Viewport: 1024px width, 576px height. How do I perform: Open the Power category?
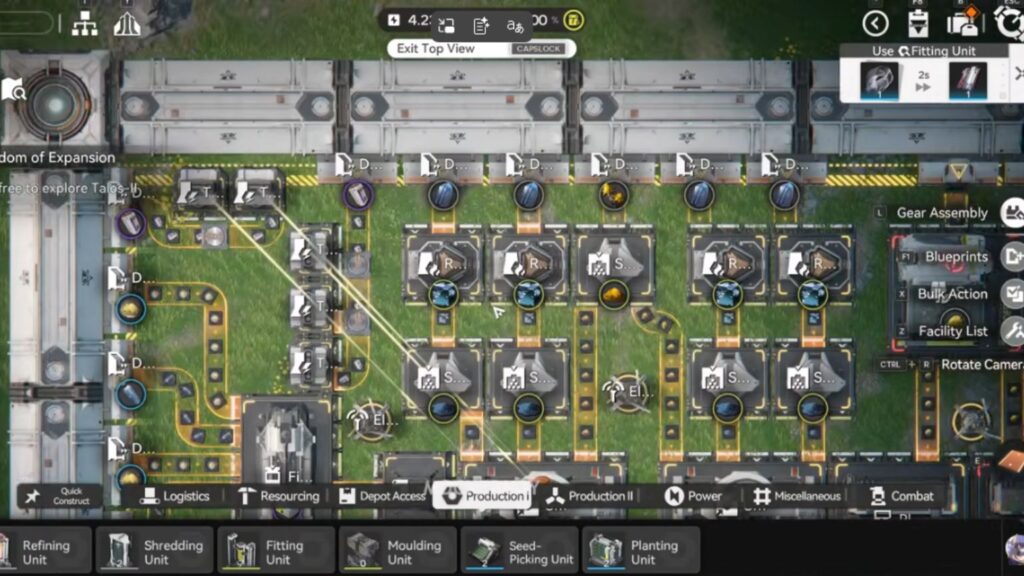694,496
